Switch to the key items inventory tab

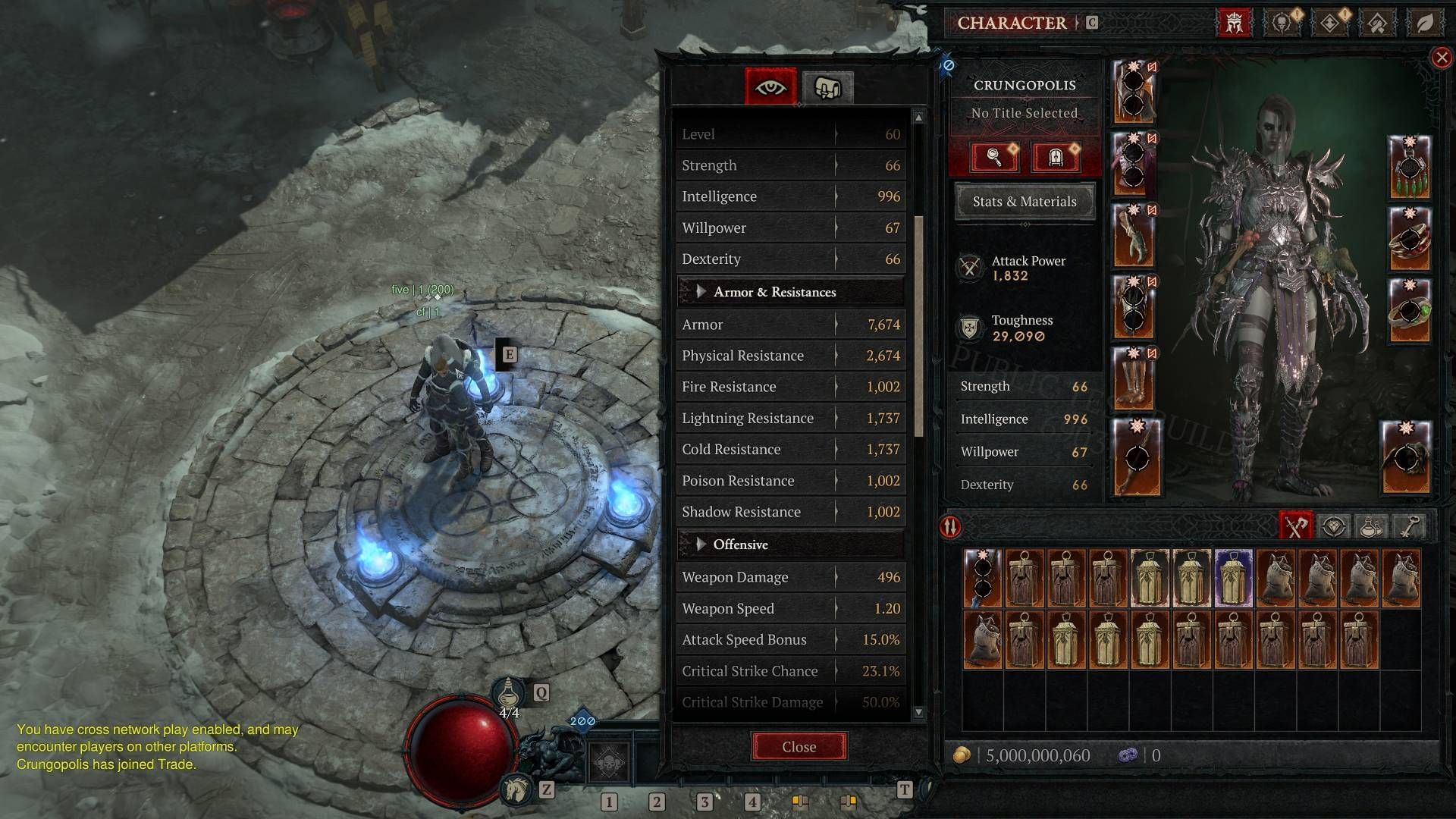(1409, 526)
